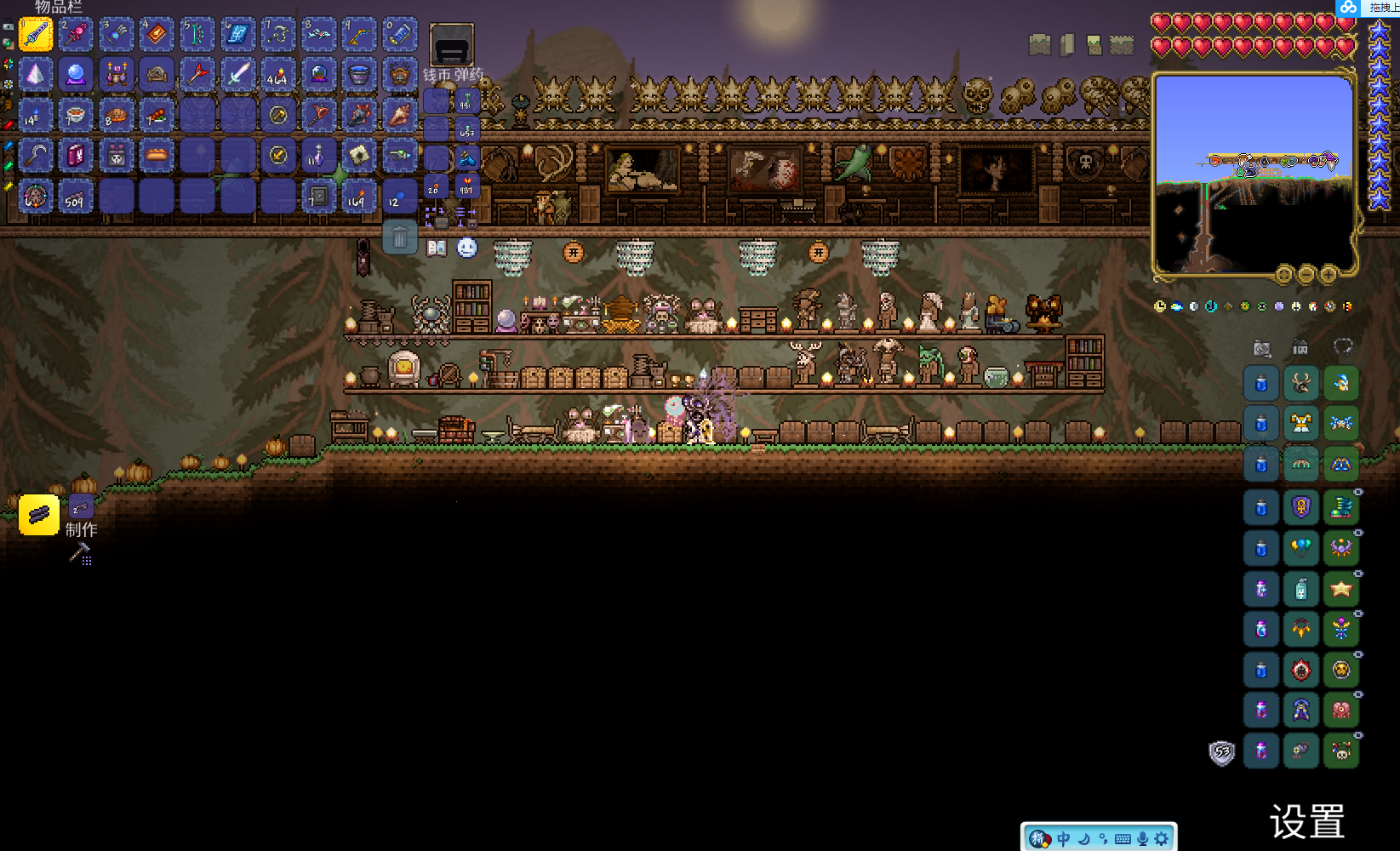The height and width of the screenshot is (851, 1400).
Task: Pick up the bowl of soup stack
Action: click(76, 115)
